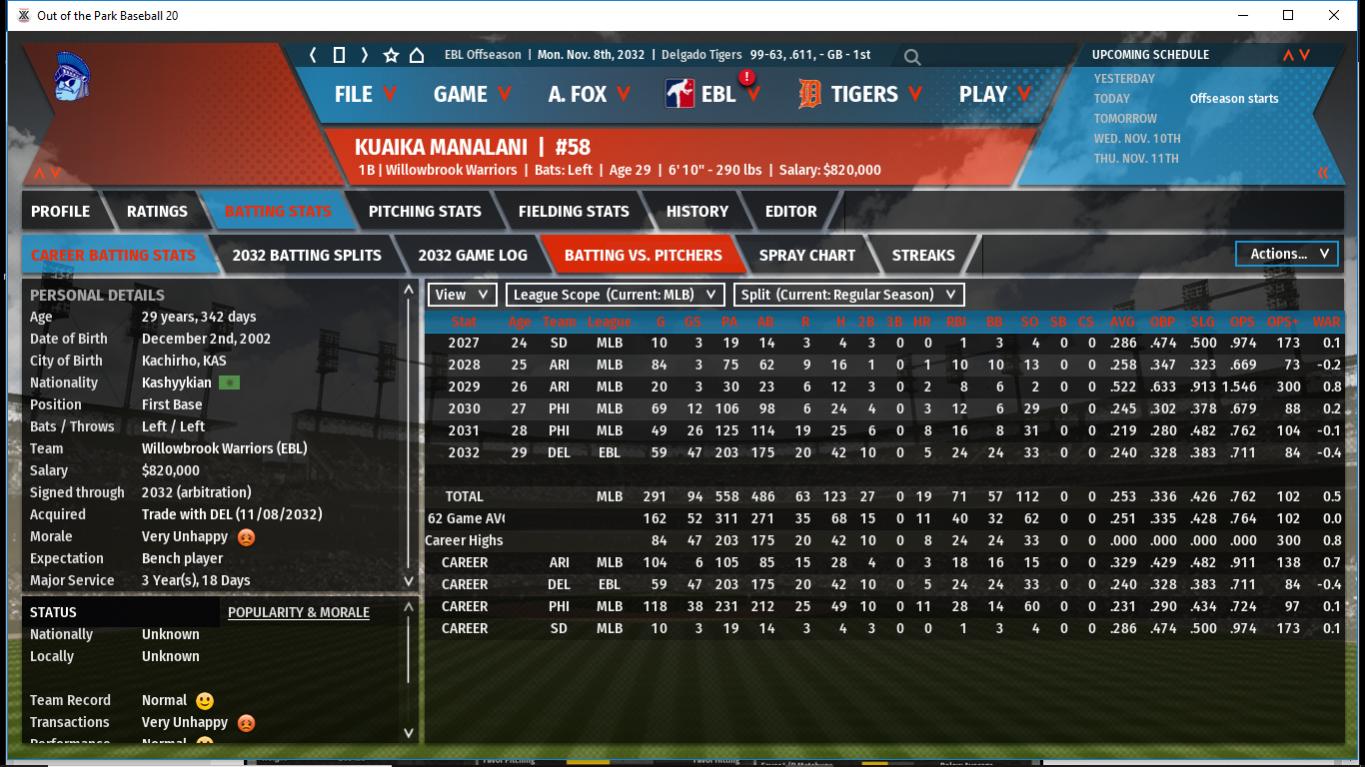Open the League Scope dropdown
Viewport: 1365px width, 767px height.
[615, 295]
